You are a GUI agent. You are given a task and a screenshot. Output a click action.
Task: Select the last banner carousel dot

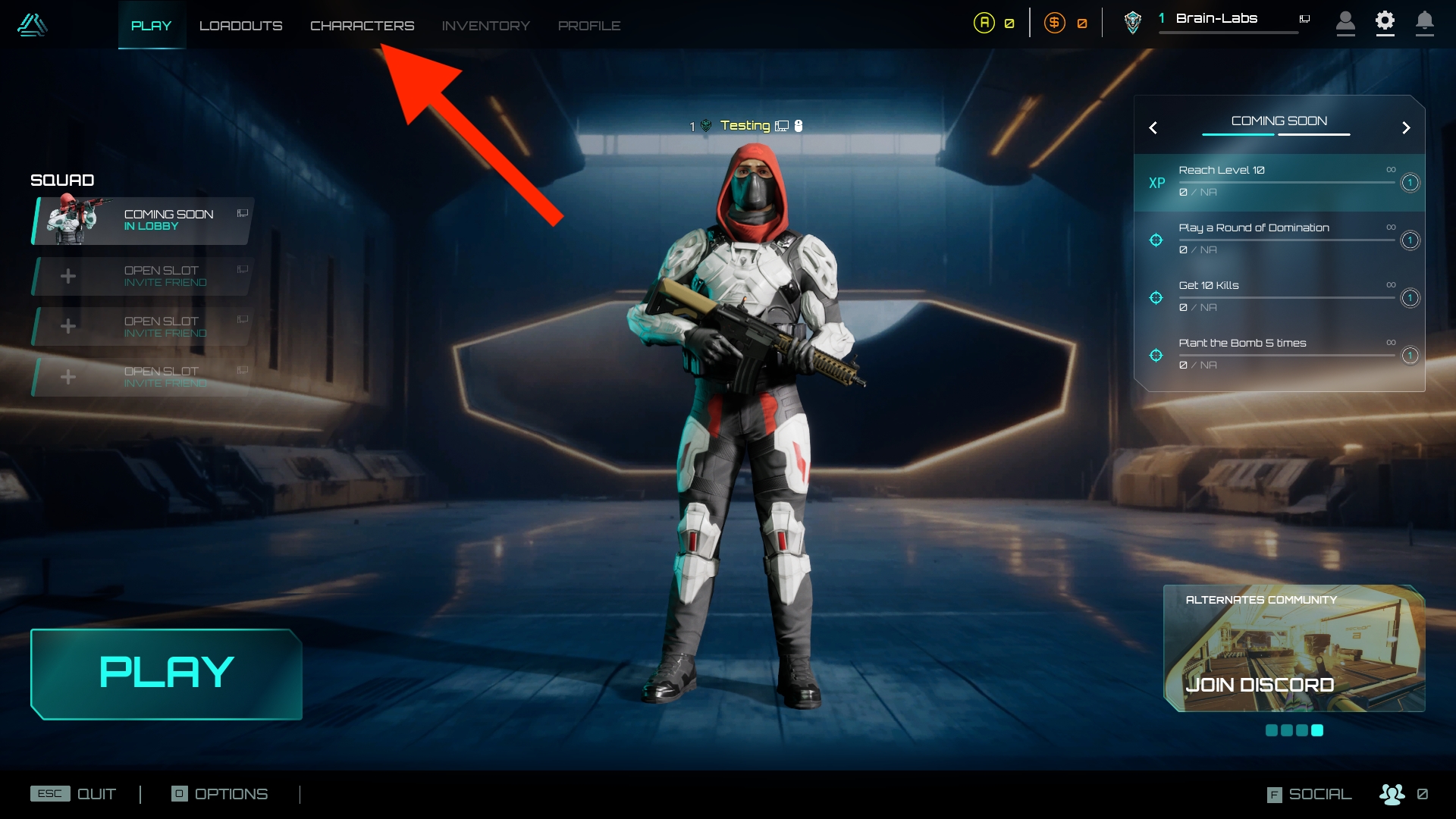point(1317,730)
